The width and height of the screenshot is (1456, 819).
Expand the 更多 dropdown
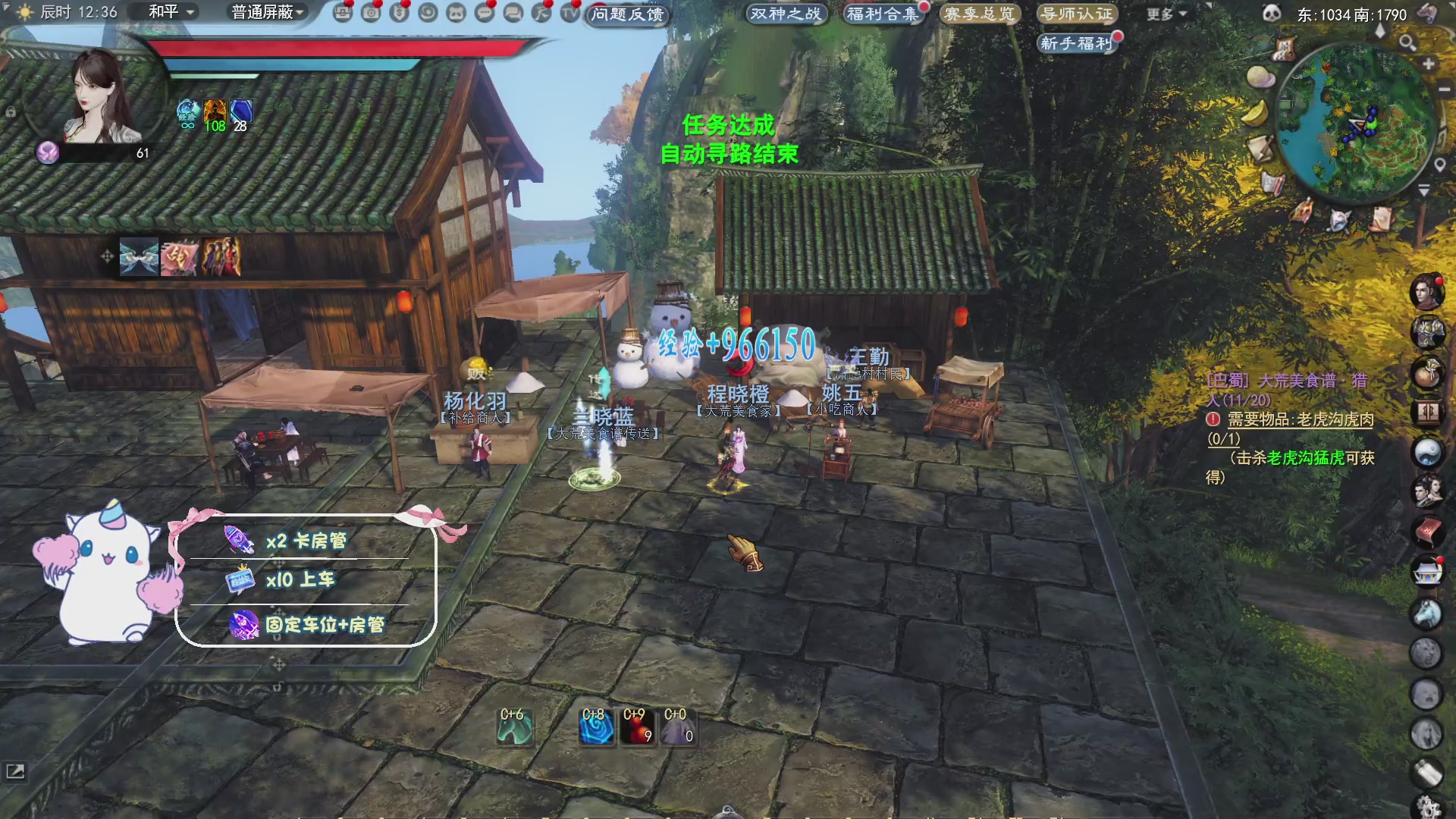pos(1166,14)
